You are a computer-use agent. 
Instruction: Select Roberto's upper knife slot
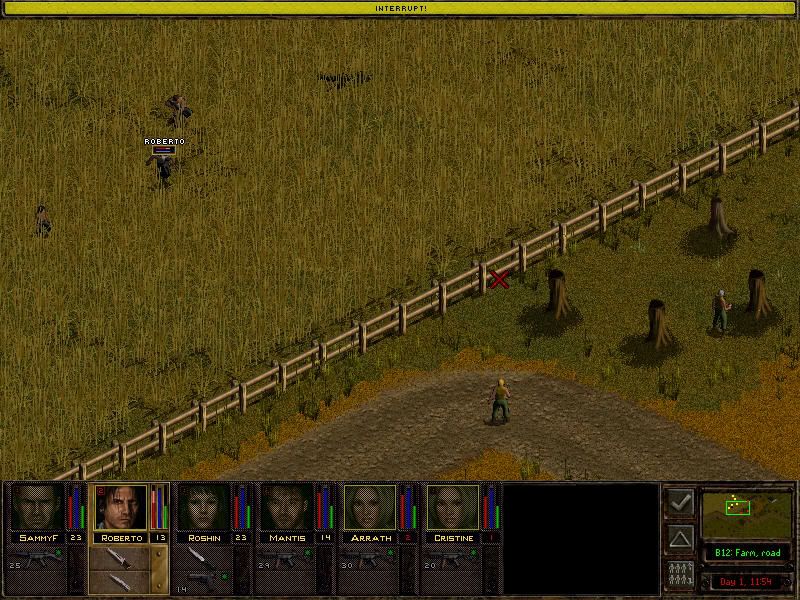coord(118,558)
